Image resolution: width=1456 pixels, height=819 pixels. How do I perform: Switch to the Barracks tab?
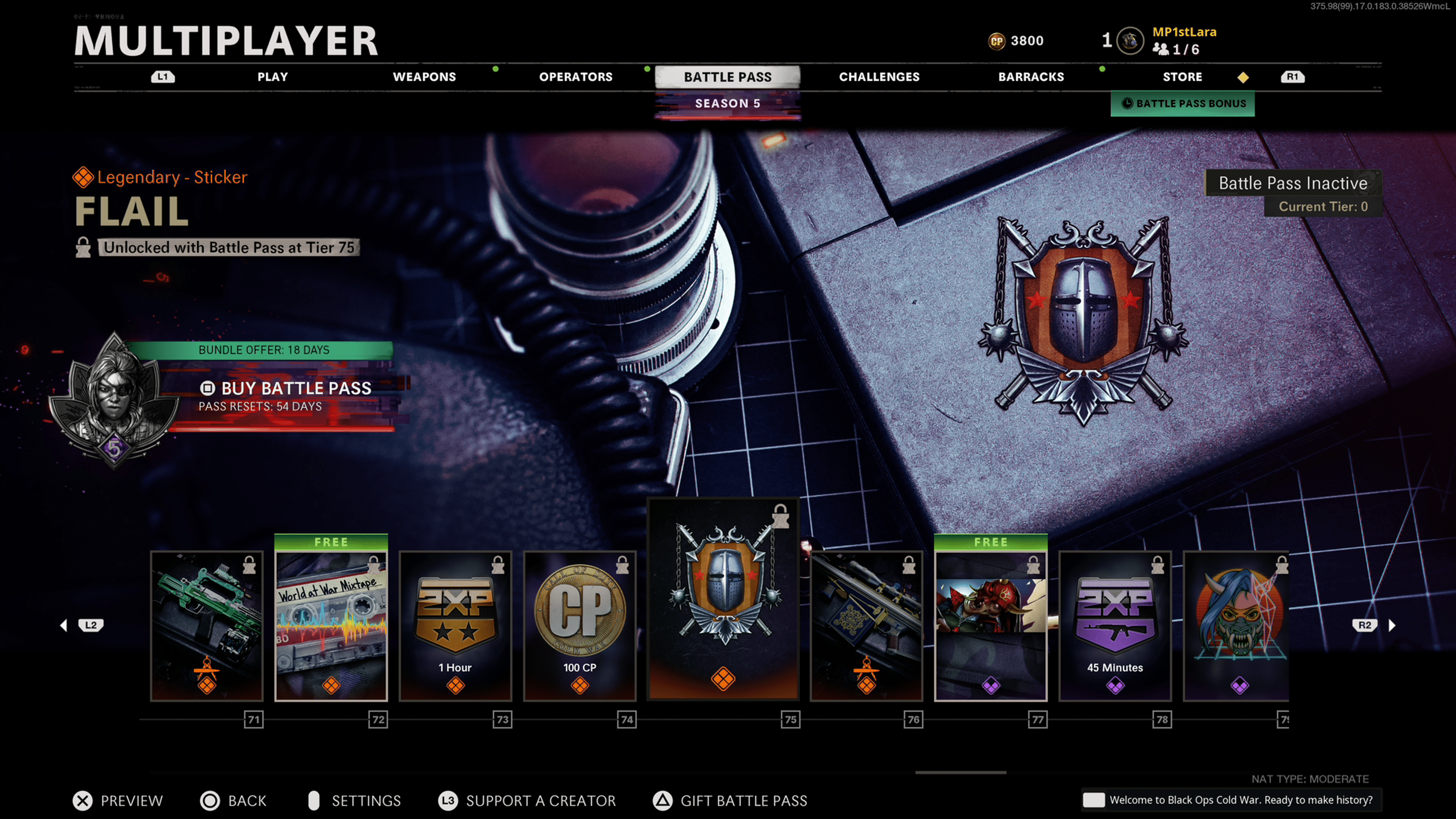[1031, 77]
